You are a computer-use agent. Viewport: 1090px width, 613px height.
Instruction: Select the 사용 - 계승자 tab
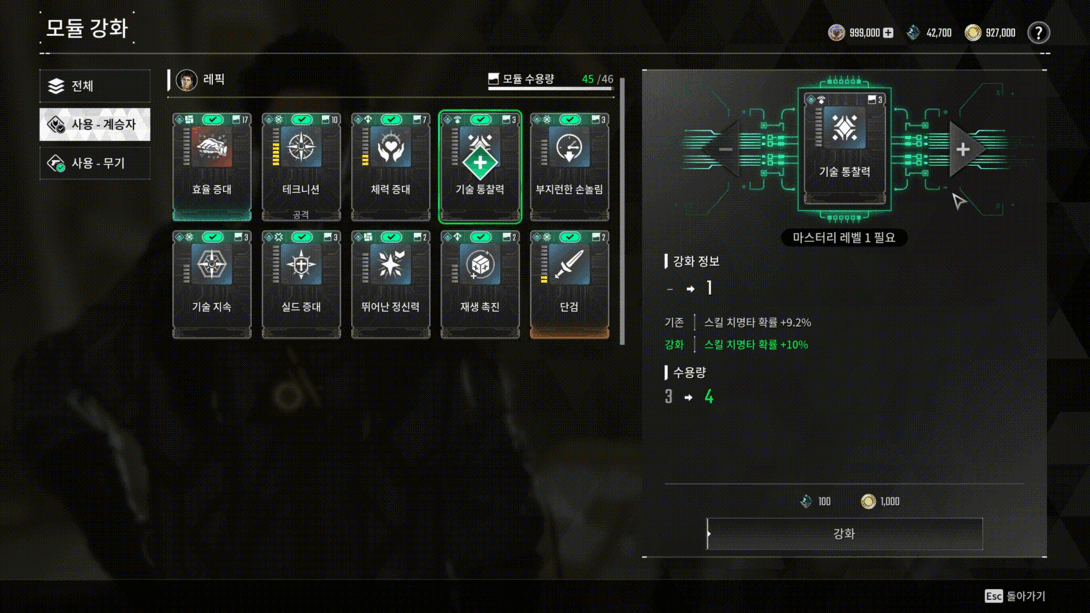94,125
